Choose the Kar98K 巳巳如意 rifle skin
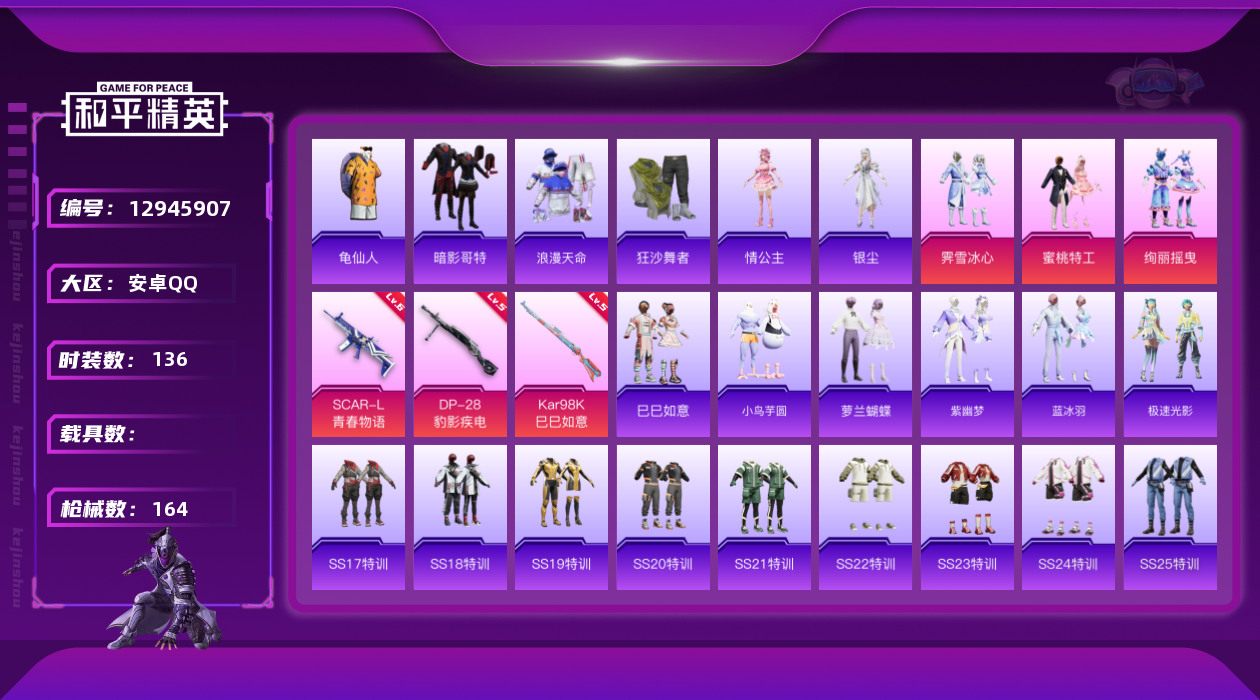The image size is (1260, 700). pyautogui.click(x=561, y=364)
